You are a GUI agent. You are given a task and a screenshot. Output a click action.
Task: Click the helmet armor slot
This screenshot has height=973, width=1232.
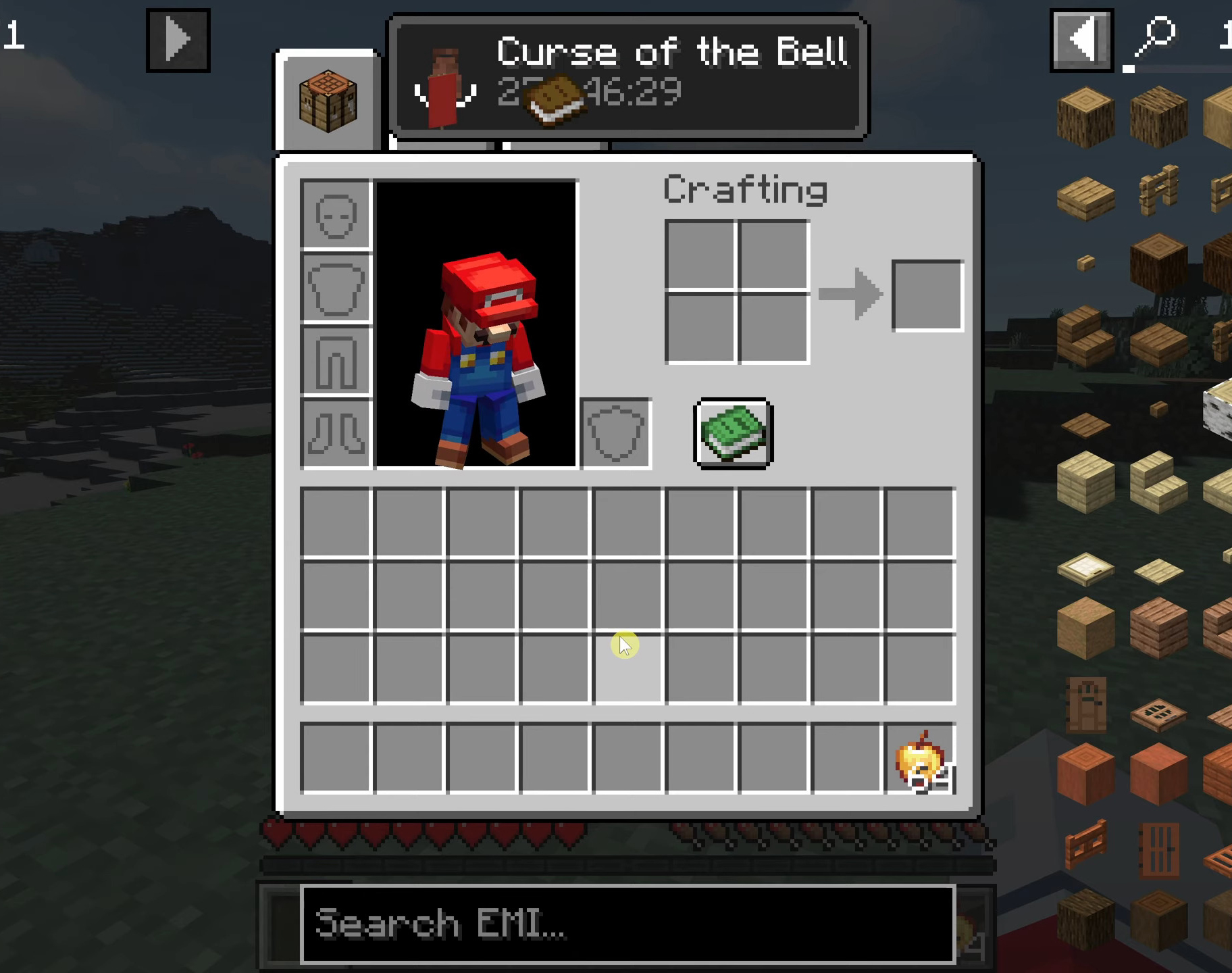[336, 216]
